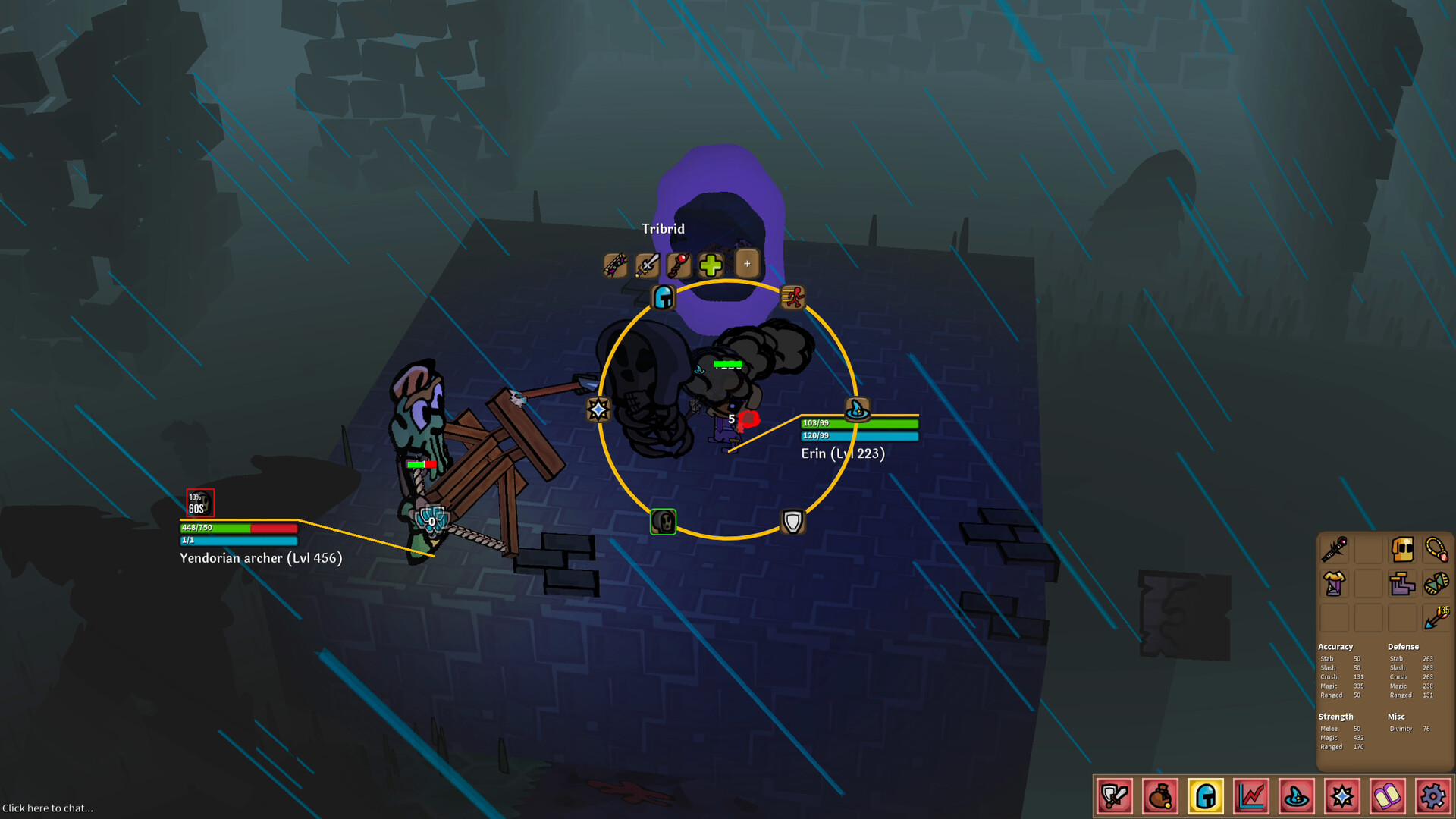
Task: Open the Settings gear icon
Action: point(1432,796)
